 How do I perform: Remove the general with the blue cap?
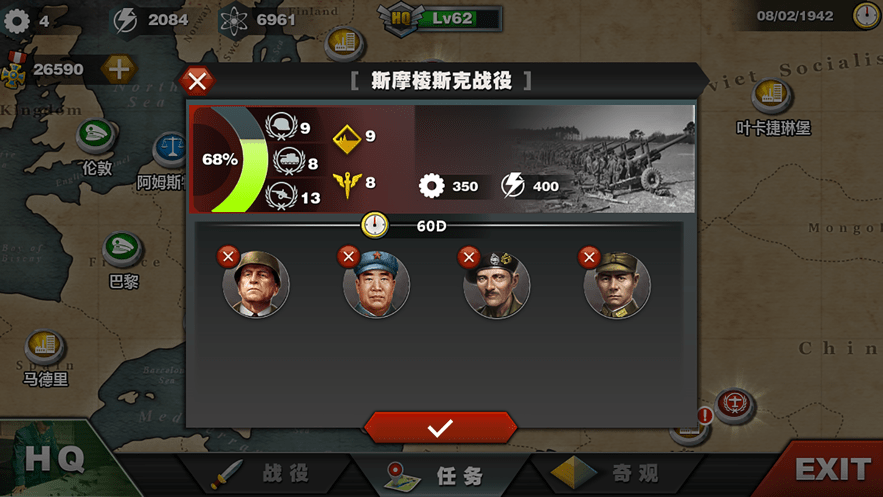pyautogui.click(x=348, y=257)
